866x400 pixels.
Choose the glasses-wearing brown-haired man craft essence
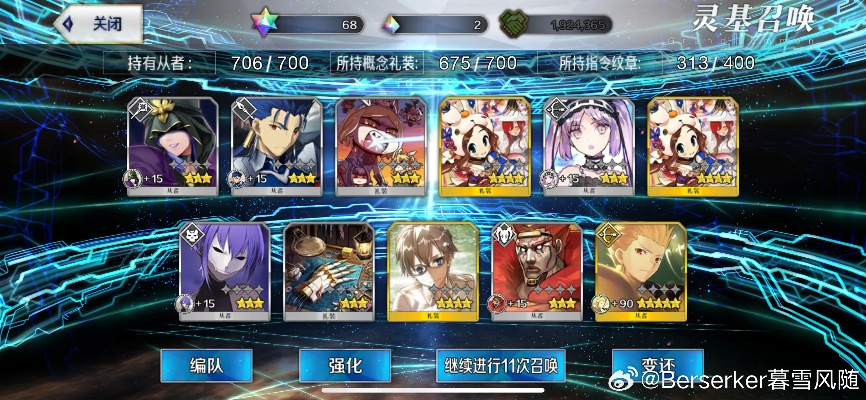click(432, 268)
